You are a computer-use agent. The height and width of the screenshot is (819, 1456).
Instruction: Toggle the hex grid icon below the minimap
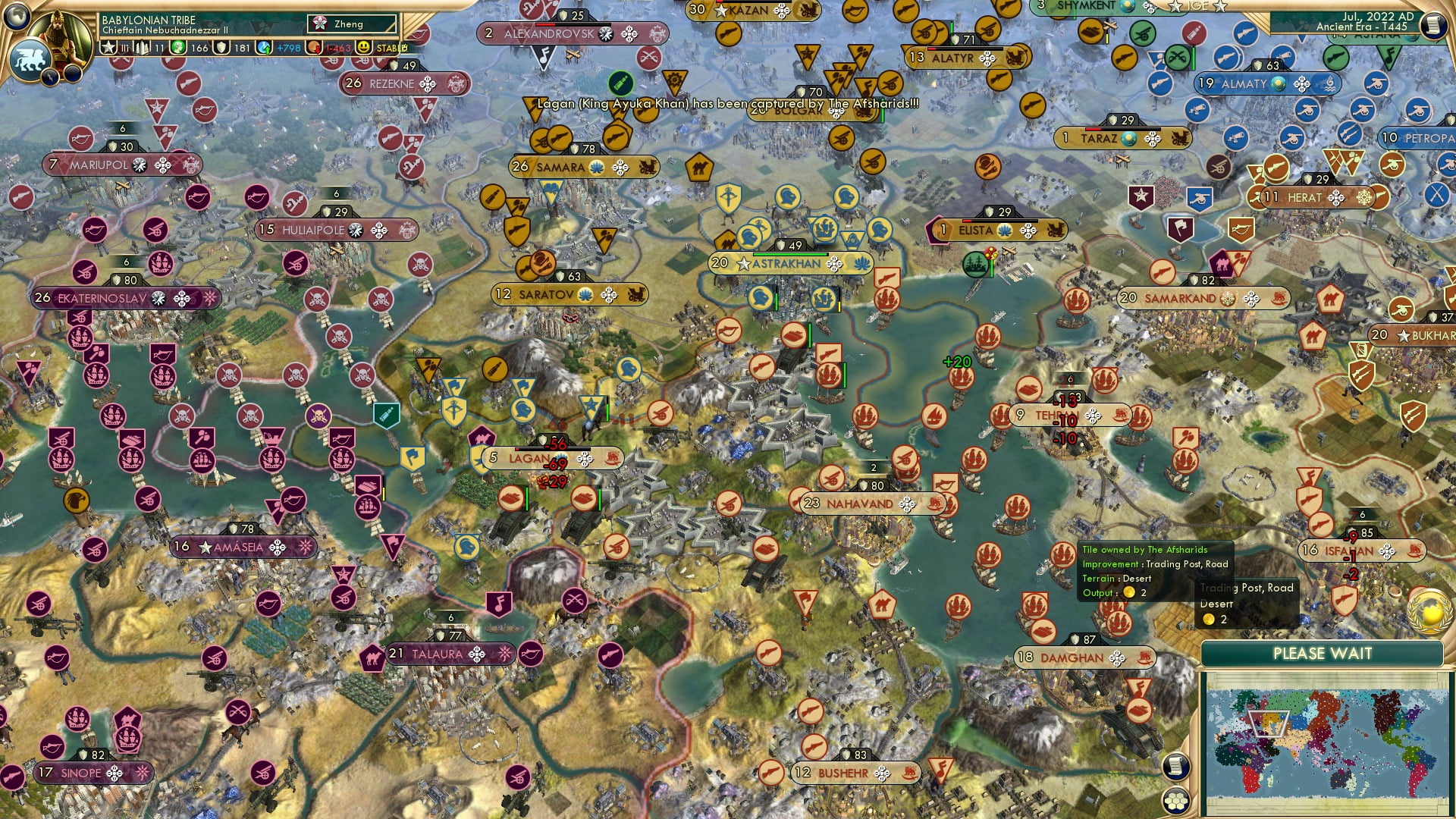click(1177, 802)
